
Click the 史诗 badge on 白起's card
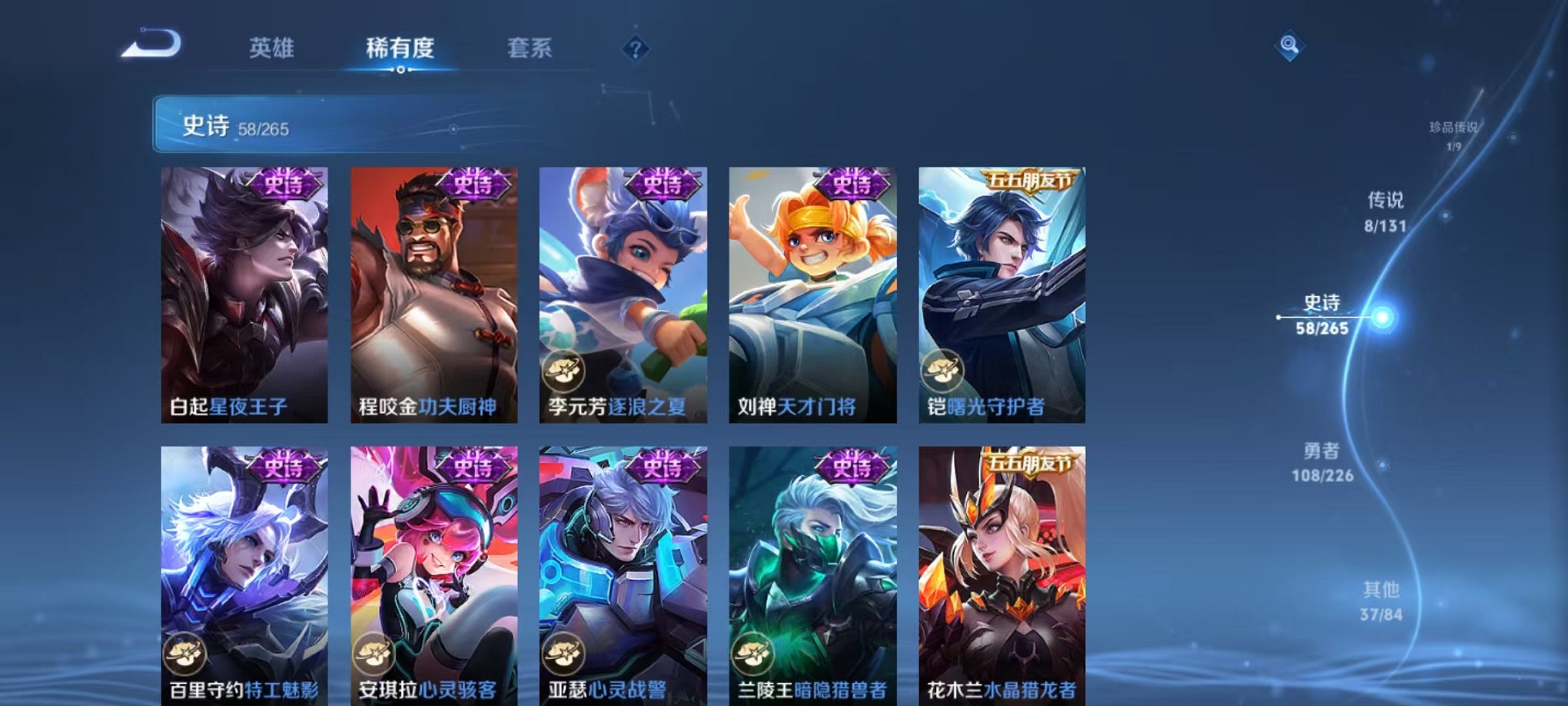click(285, 185)
